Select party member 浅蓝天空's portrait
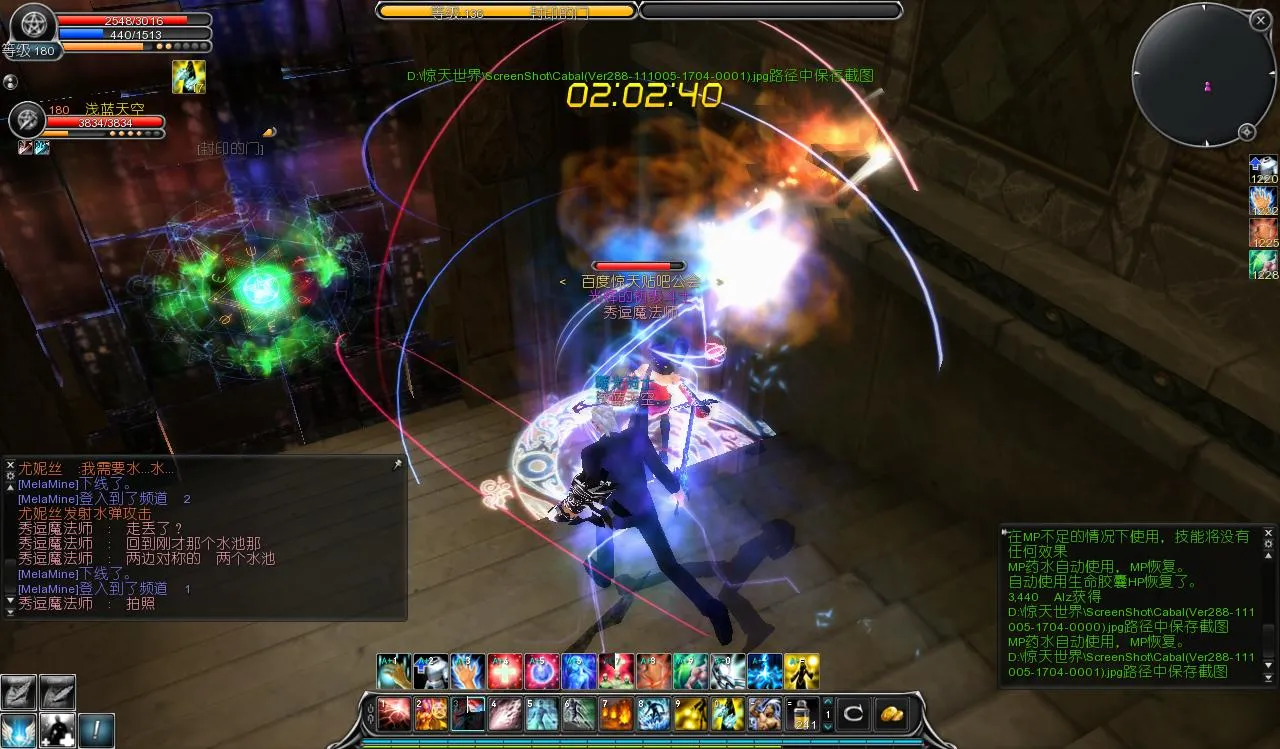1280x749 pixels. 27,121
